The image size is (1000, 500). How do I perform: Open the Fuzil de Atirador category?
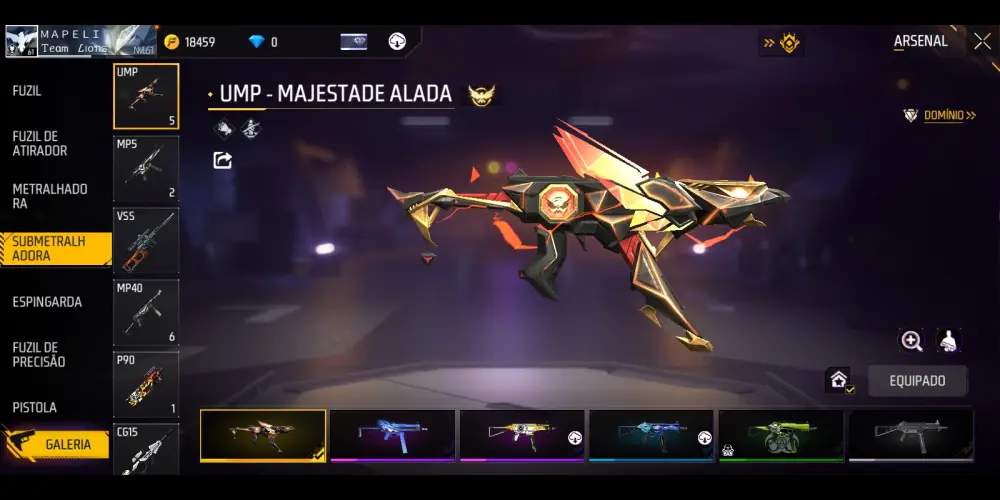click(x=40, y=143)
